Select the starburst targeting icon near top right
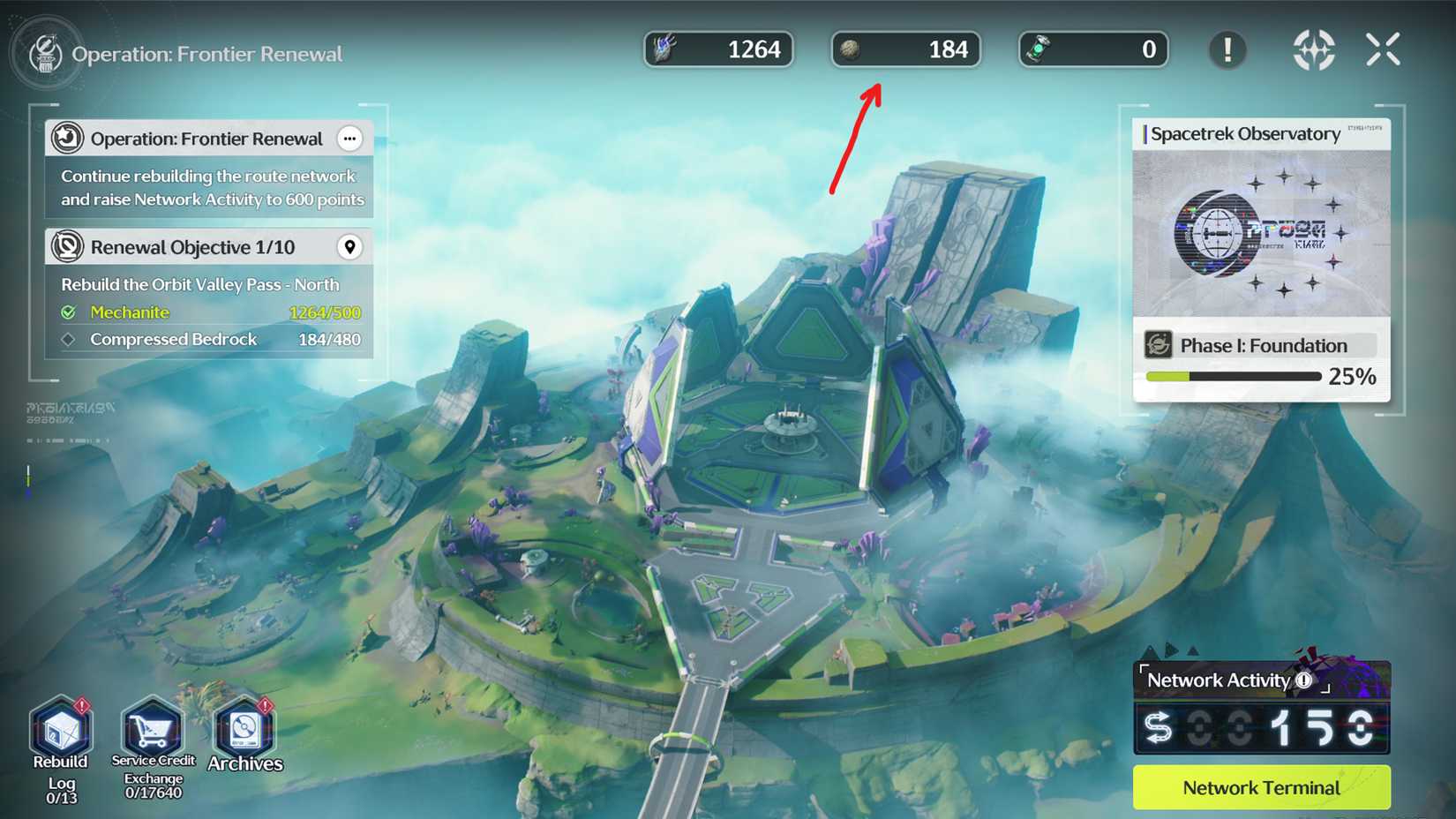The image size is (1456, 819). [1314, 50]
